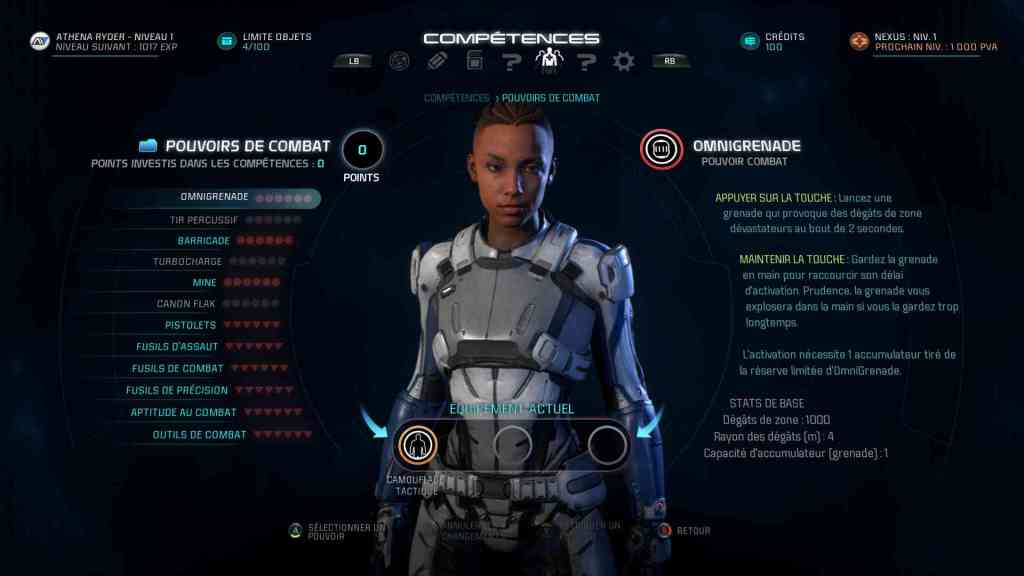Select the Fusils de précision skill
The height and width of the screenshot is (576, 1024).
(x=178, y=390)
